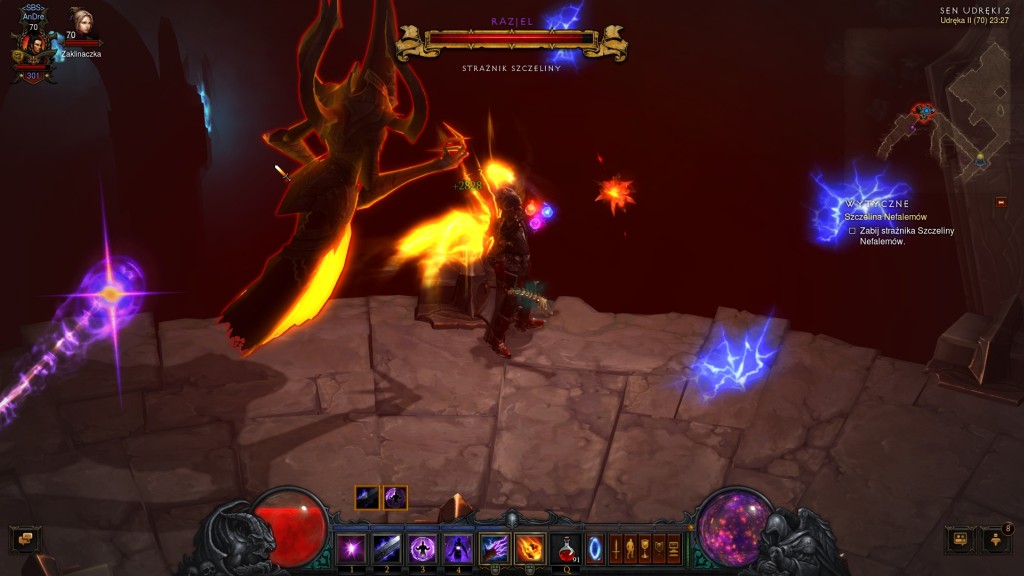Viewport: 1024px width, 576px height.
Task: Open the skills menu with the sword icon
Action: click(x=616, y=548)
